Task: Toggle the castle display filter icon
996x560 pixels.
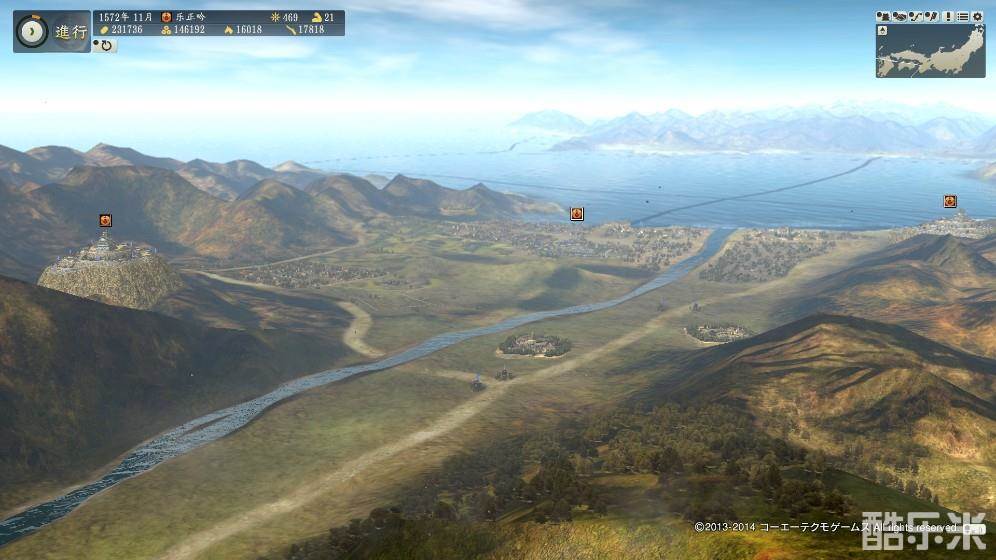Action: 884,16
